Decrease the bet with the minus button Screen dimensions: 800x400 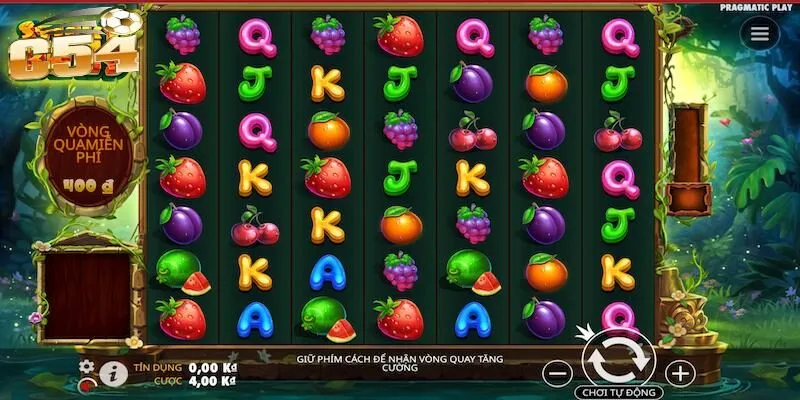point(559,374)
